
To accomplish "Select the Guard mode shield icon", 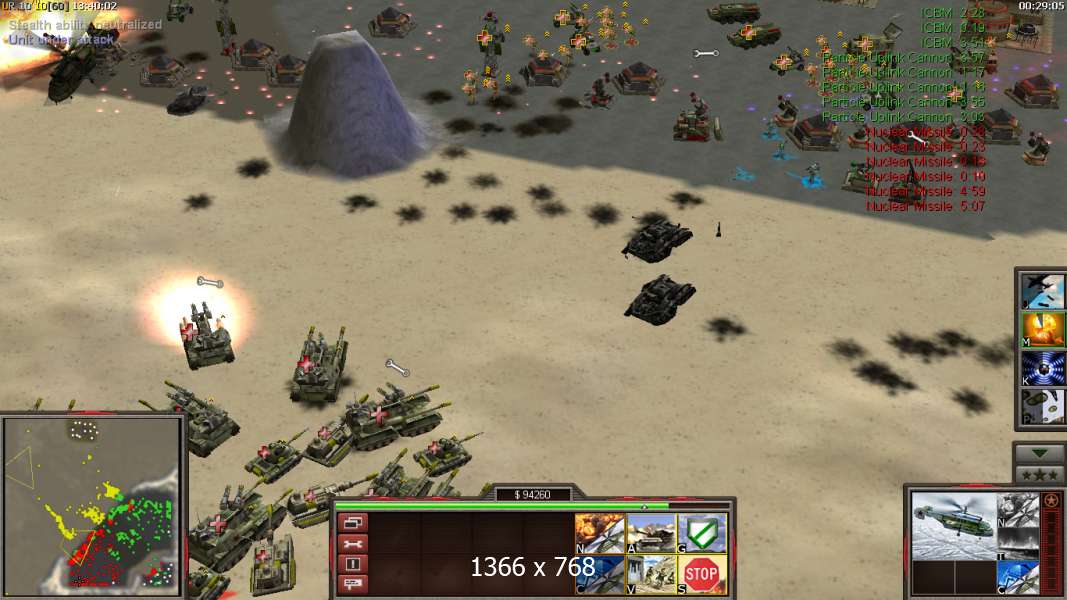I will coord(702,533).
